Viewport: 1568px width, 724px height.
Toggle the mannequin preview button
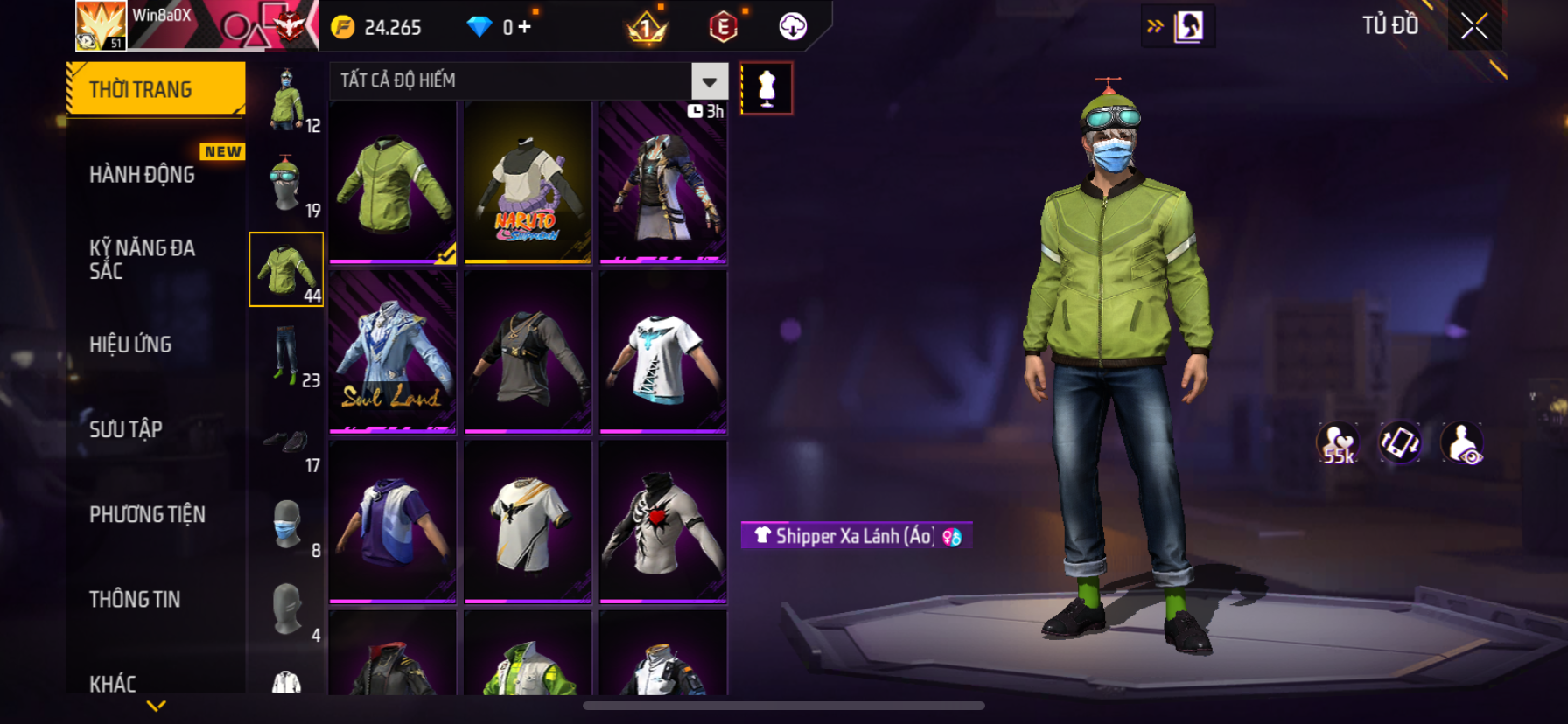(766, 88)
